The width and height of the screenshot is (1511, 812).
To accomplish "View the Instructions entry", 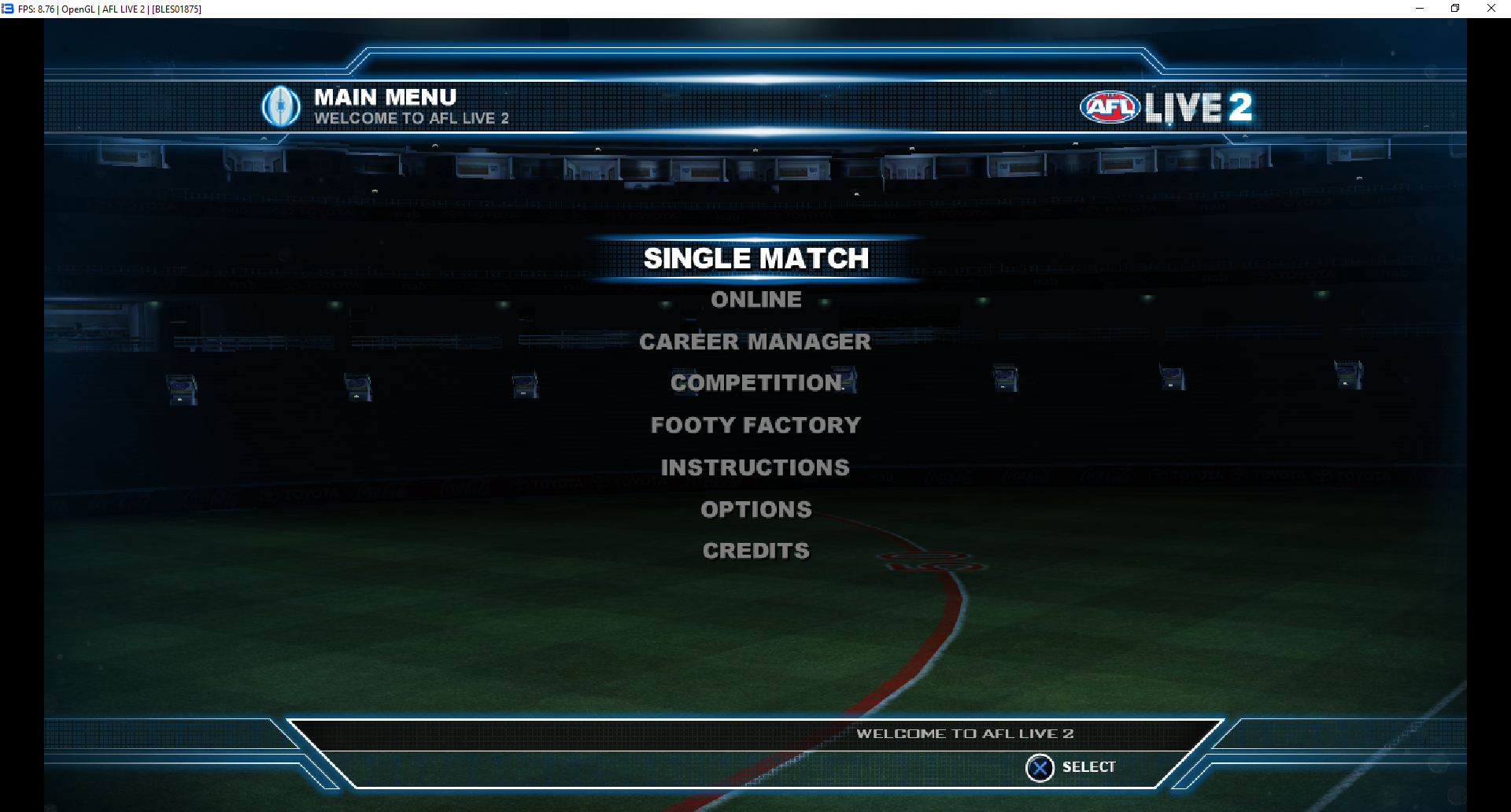I will [x=755, y=467].
